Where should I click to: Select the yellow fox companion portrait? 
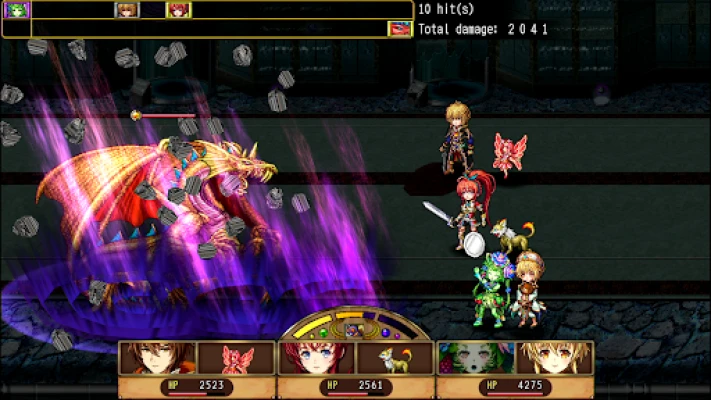394,359
